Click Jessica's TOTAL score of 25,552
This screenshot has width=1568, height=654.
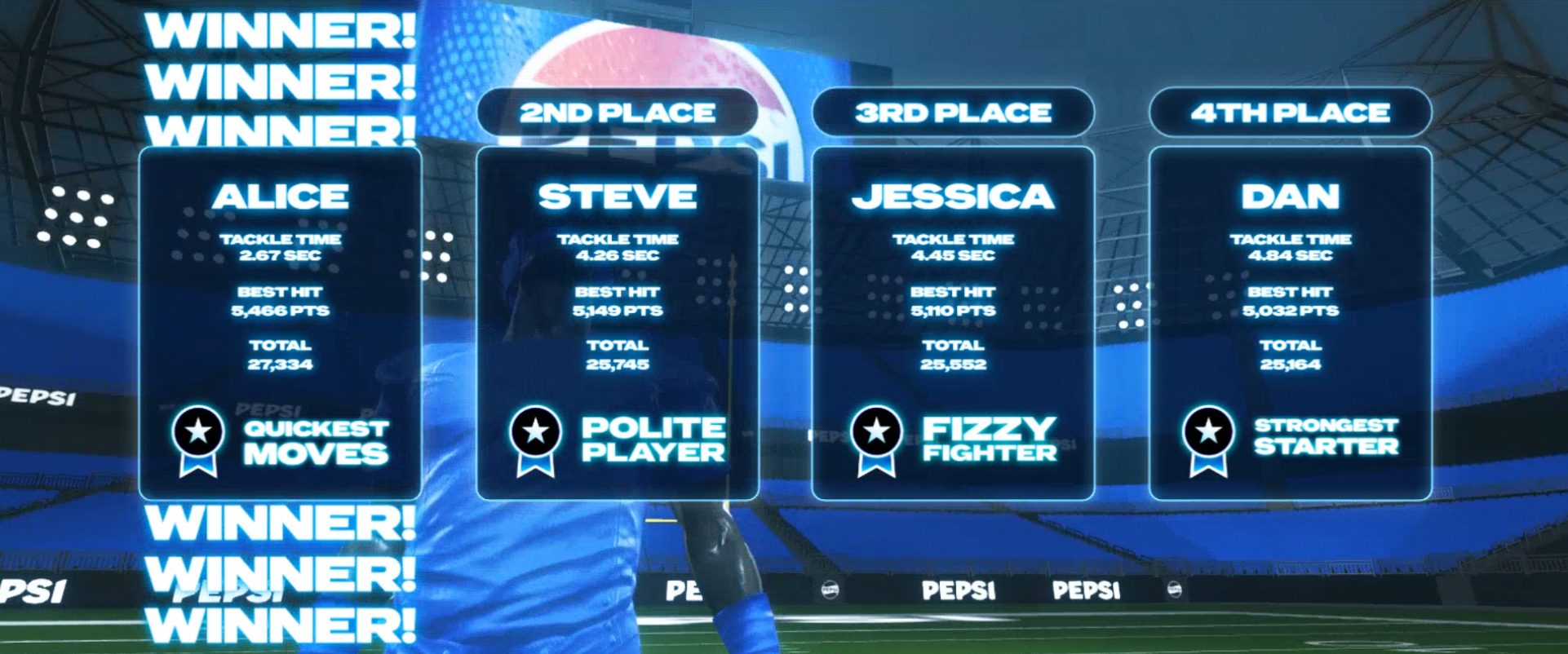(954, 365)
